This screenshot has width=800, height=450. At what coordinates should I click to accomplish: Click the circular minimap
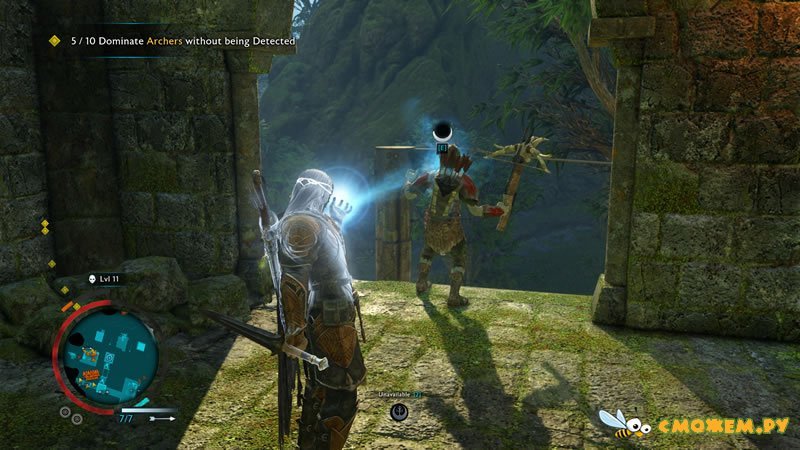pyautogui.click(x=106, y=354)
